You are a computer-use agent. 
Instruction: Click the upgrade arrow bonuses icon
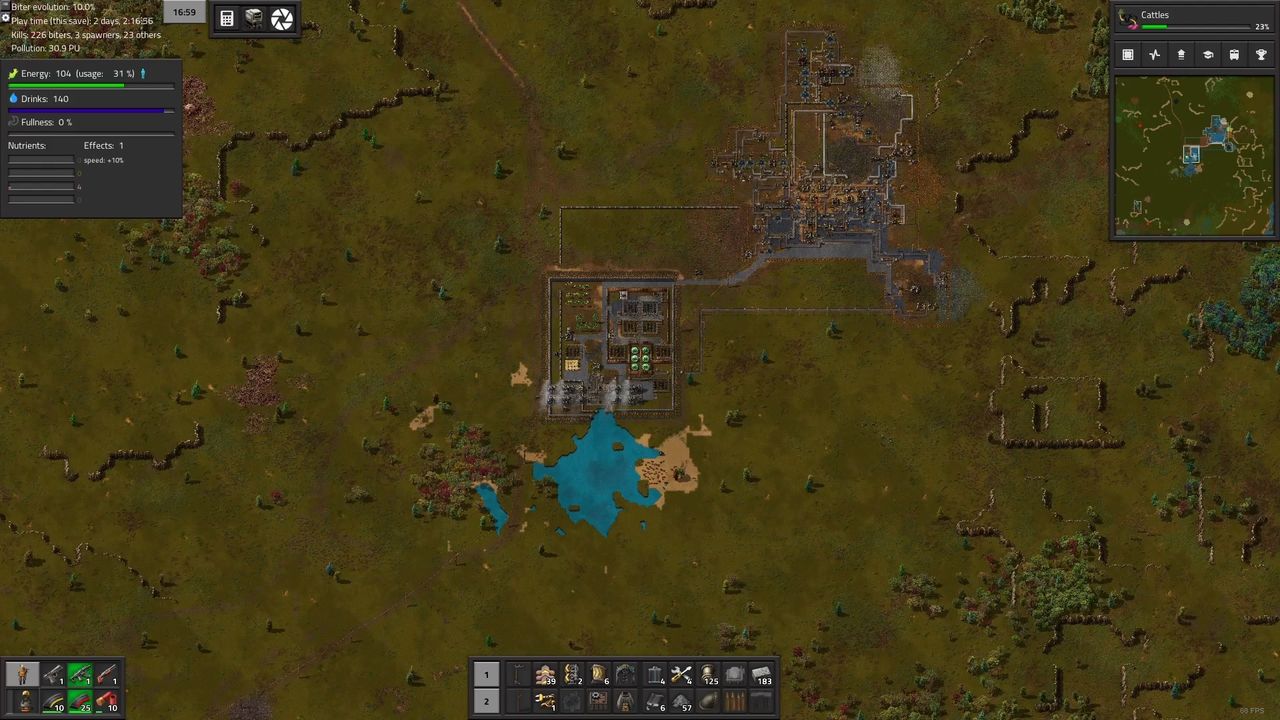click(1181, 55)
